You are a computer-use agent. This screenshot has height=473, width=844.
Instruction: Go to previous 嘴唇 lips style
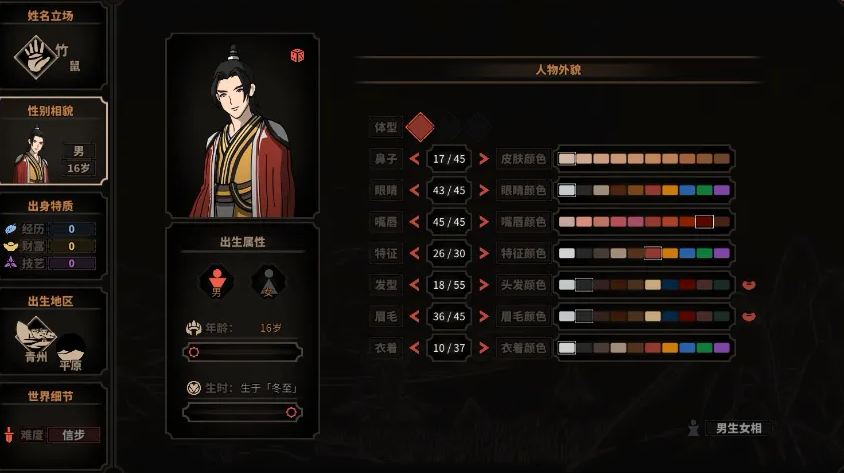414,221
